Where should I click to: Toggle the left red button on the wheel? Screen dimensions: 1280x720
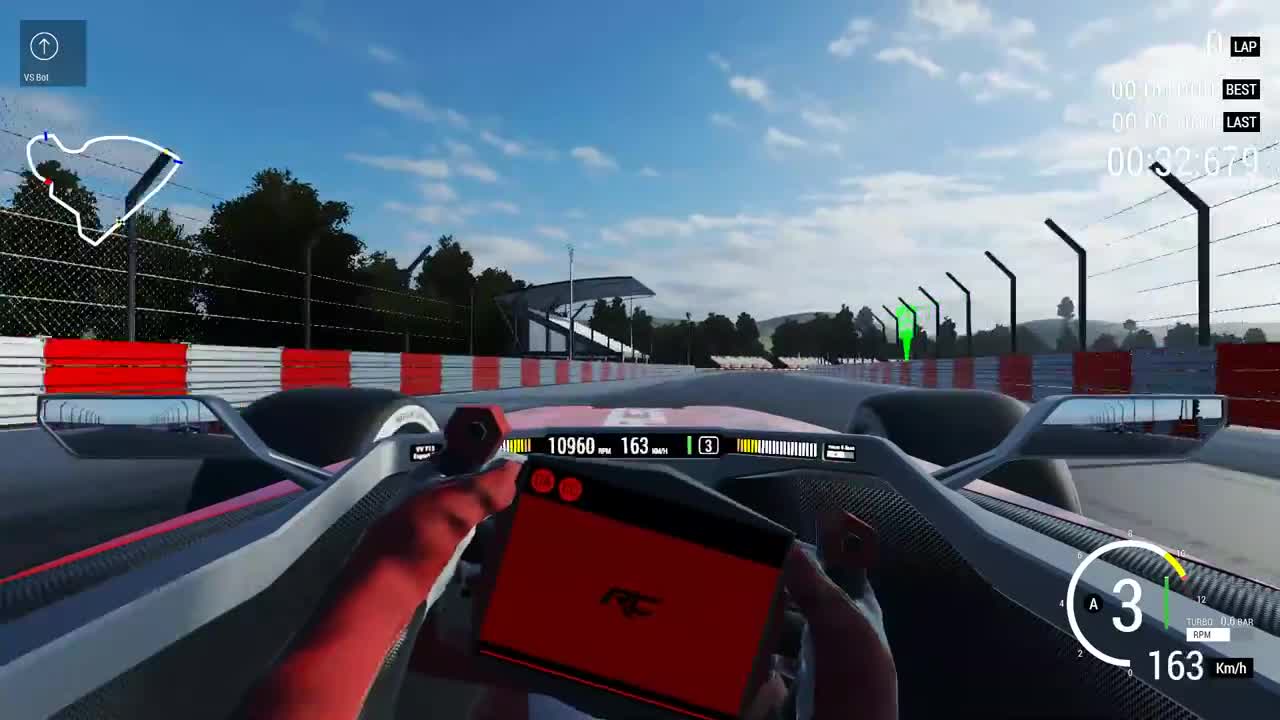point(543,483)
